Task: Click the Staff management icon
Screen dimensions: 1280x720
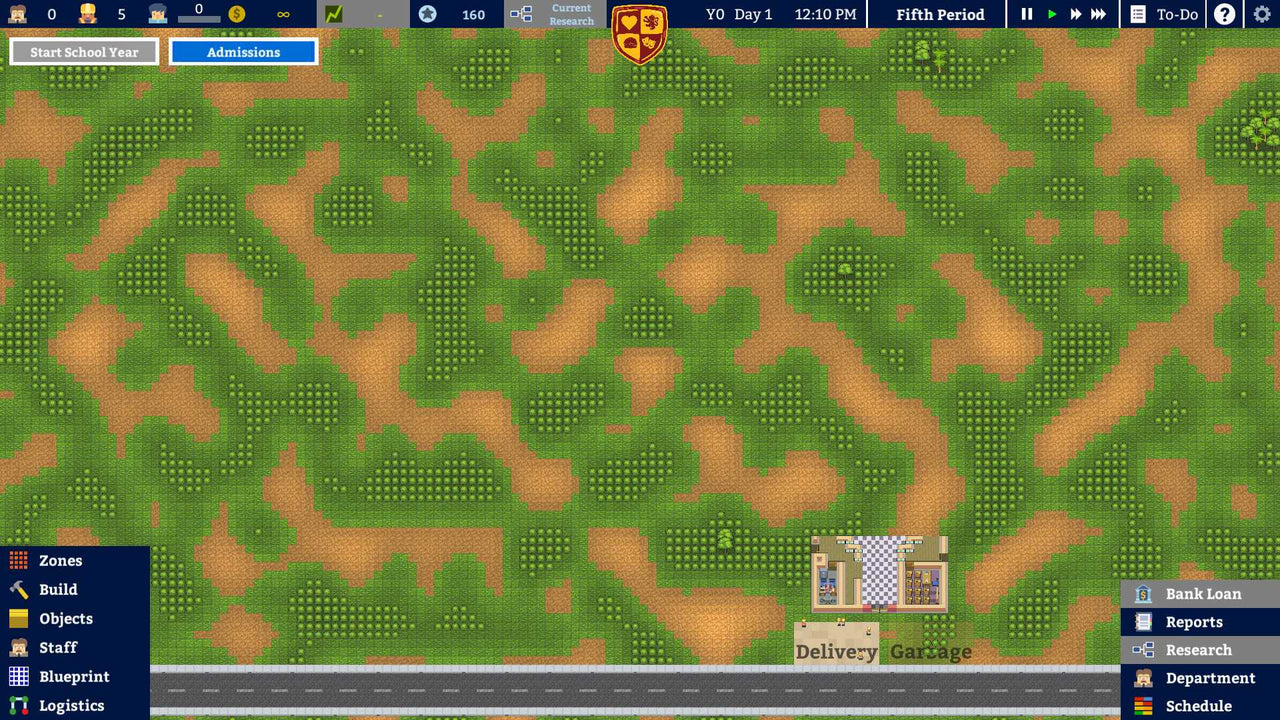Action: pyautogui.click(x=16, y=647)
